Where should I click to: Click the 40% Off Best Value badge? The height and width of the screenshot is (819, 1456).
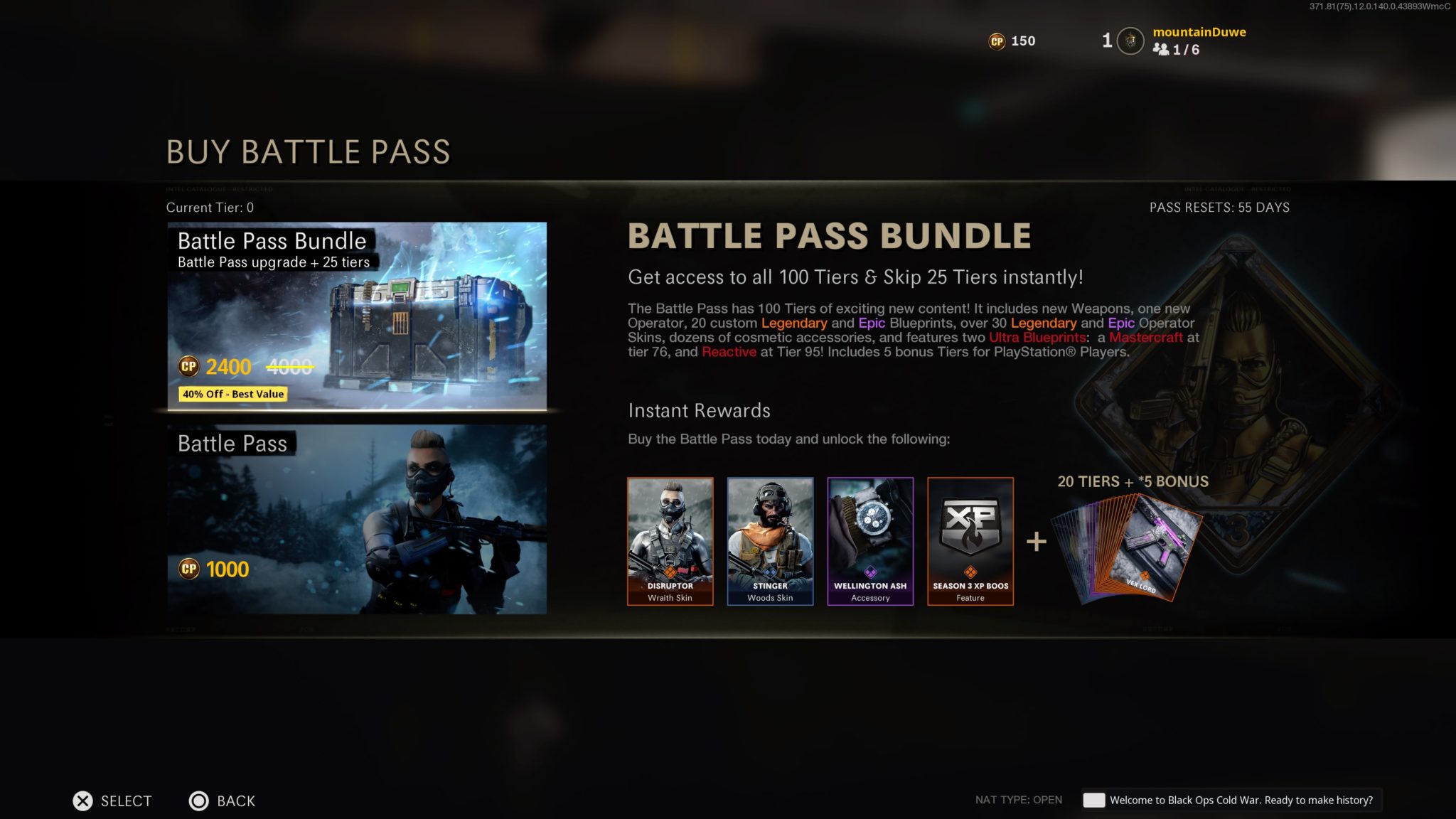pos(232,394)
